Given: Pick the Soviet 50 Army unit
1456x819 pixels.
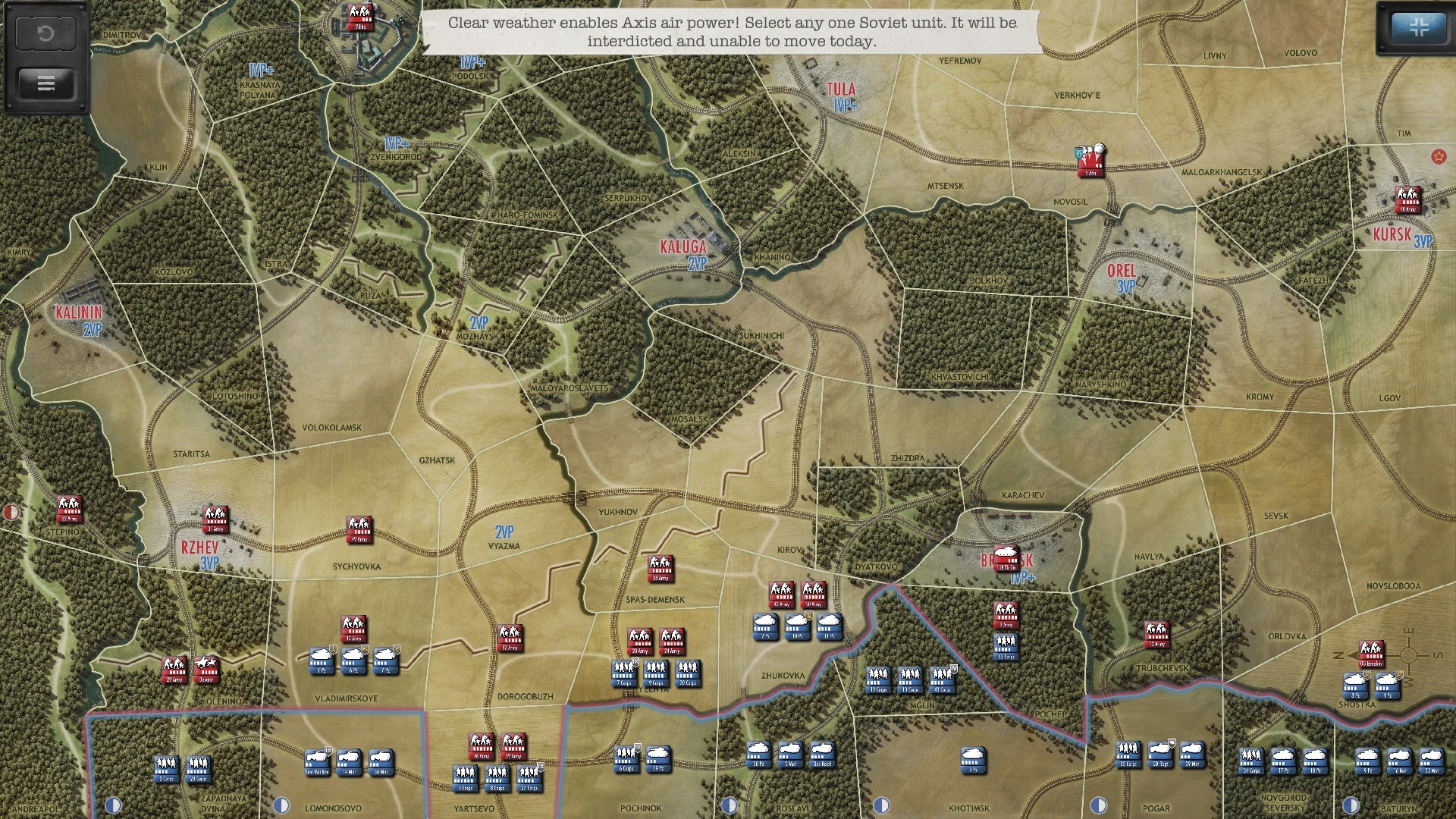Looking at the screenshot, I should [813, 595].
